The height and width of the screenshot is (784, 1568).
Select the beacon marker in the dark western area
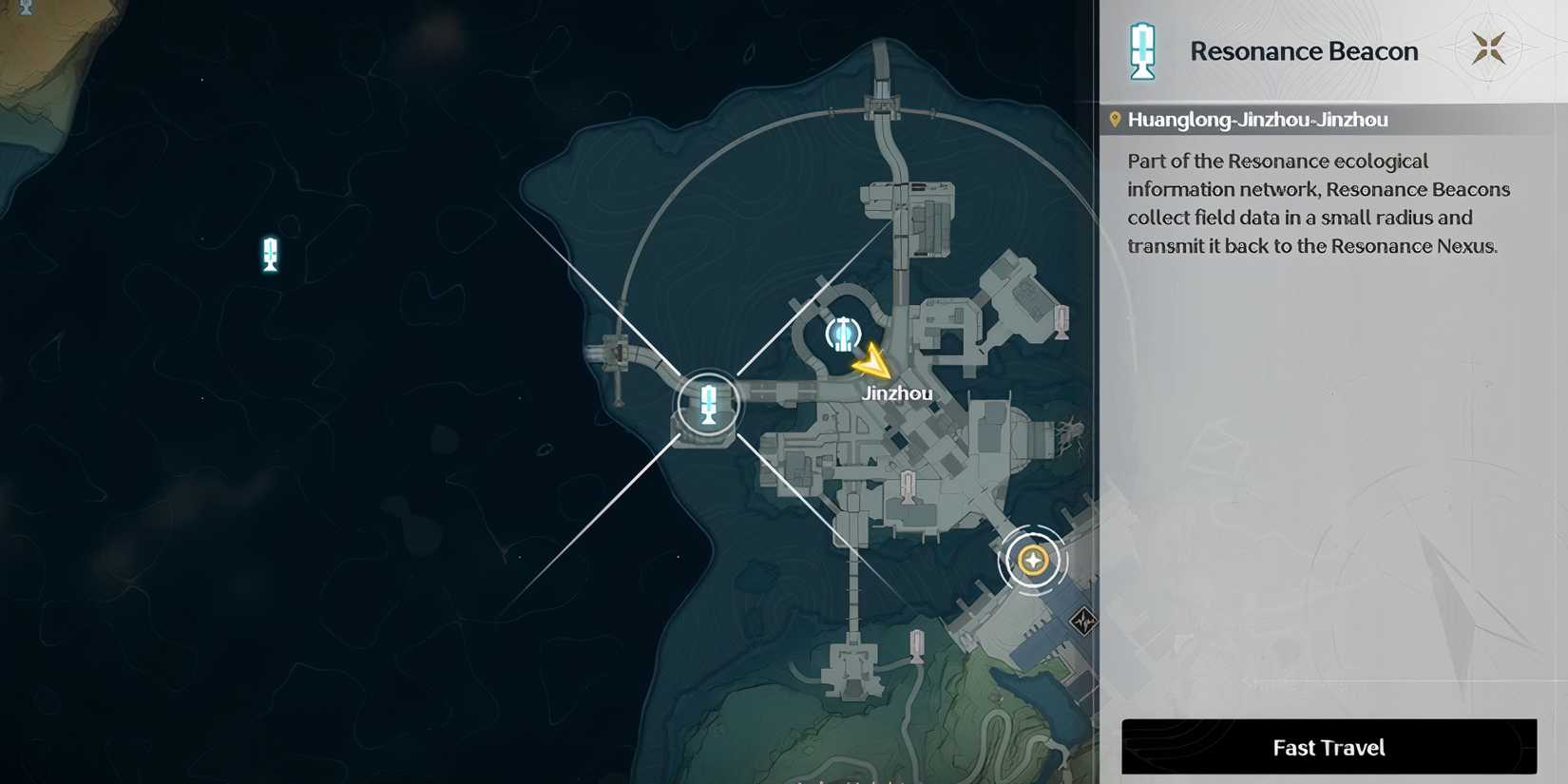click(x=270, y=254)
